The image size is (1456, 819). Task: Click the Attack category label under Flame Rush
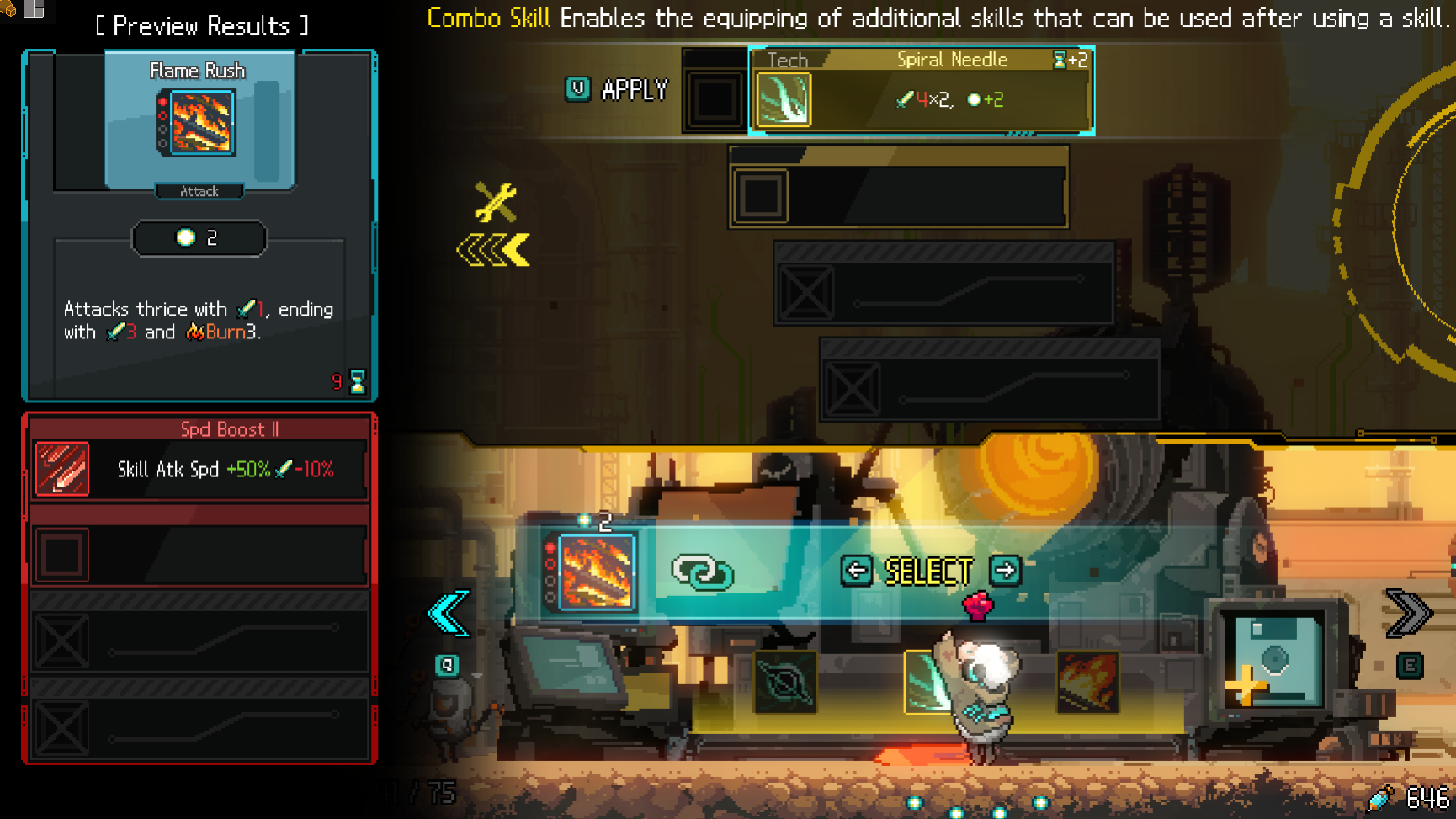[x=199, y=191]
